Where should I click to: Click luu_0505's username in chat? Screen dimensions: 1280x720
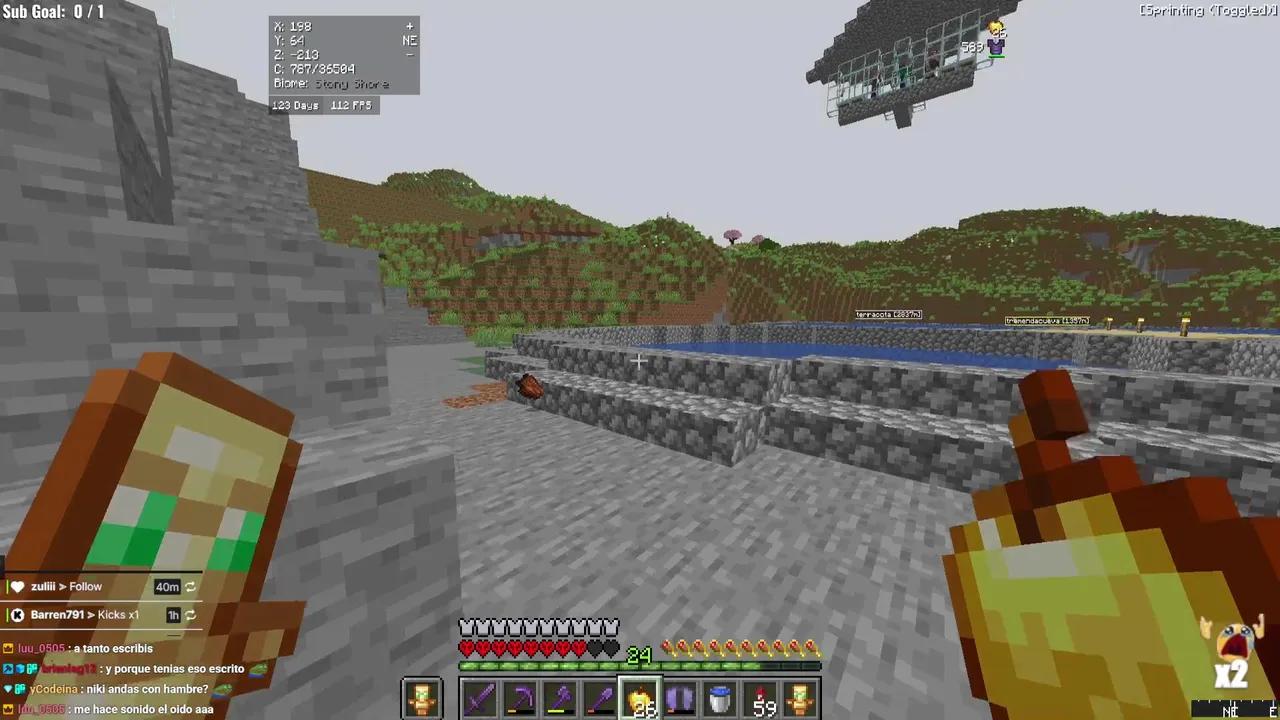[41, 648]
